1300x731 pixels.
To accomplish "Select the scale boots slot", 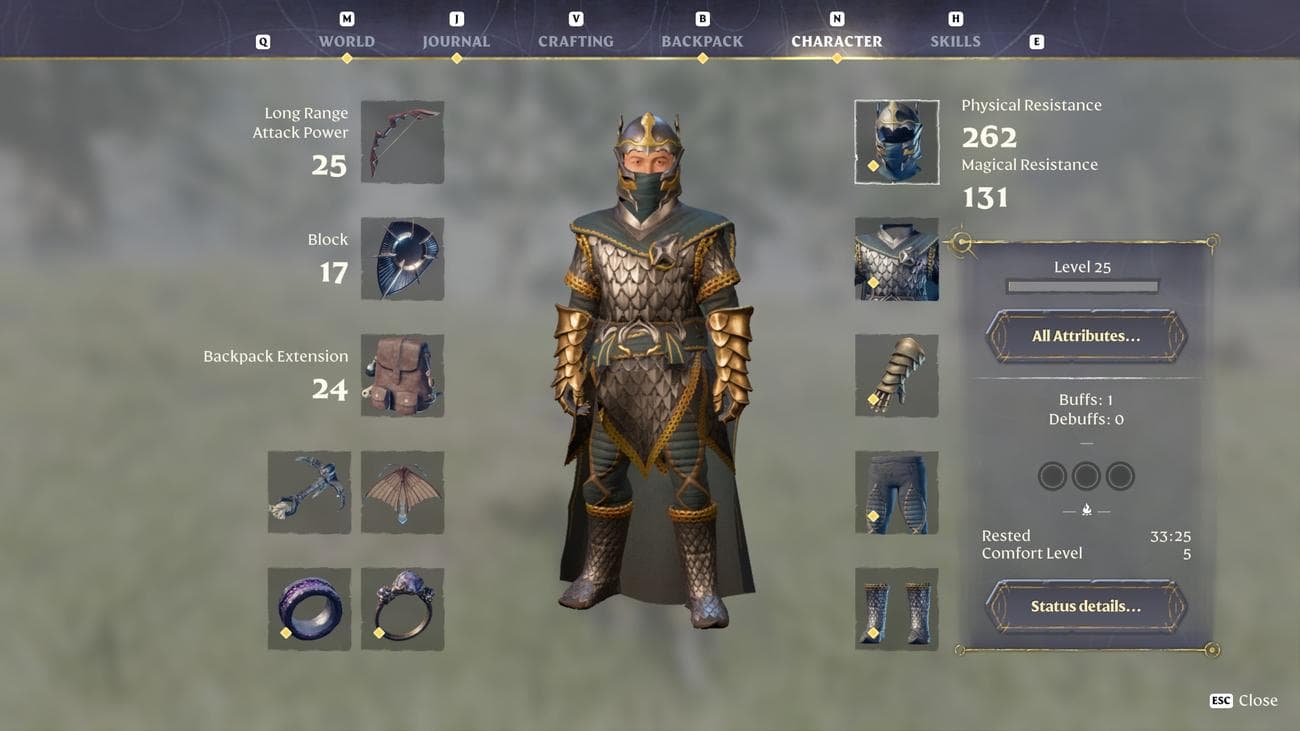I will pyautogui.click(x=896, y=609).
